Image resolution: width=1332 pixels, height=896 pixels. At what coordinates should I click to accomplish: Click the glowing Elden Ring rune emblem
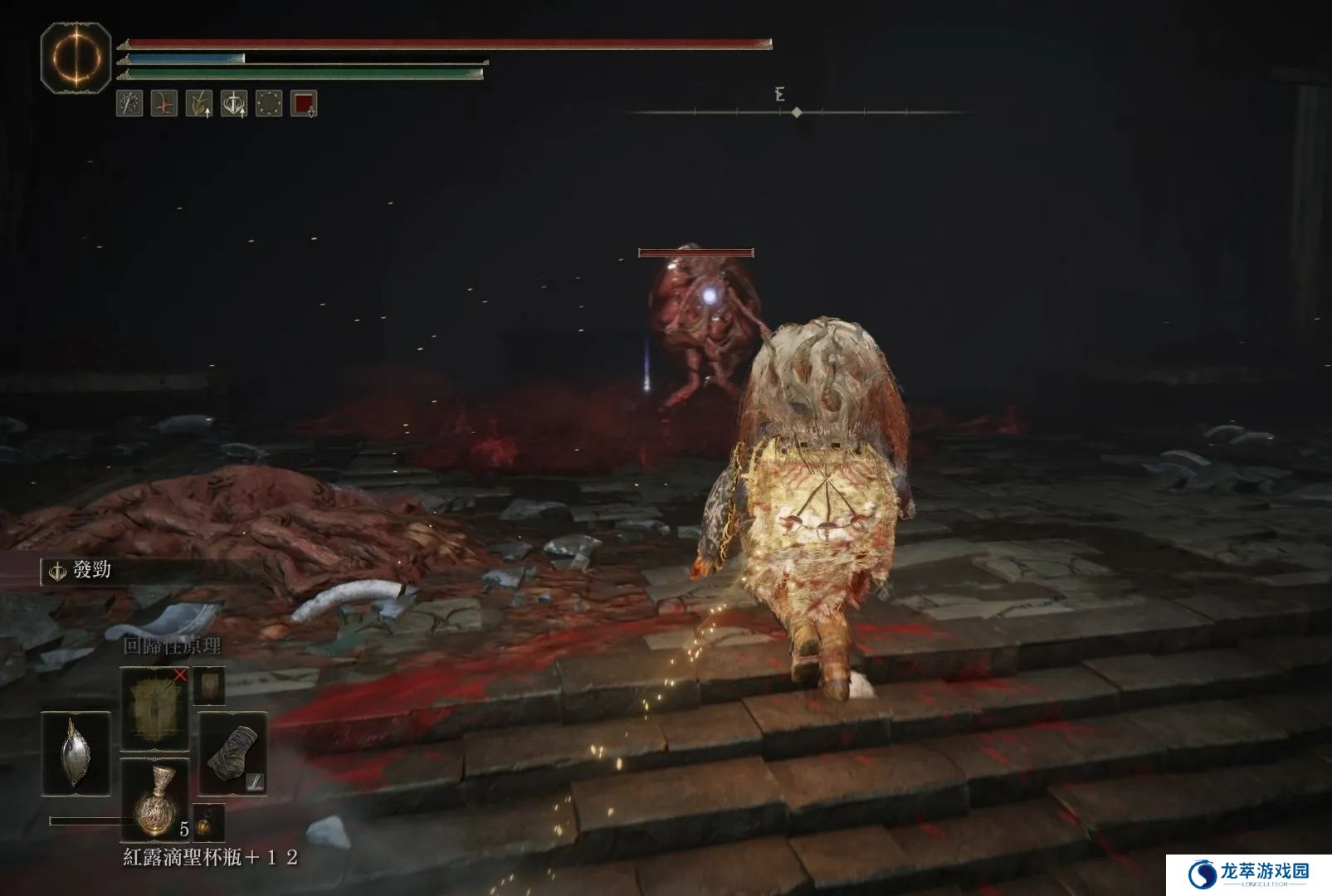[76, 58]
